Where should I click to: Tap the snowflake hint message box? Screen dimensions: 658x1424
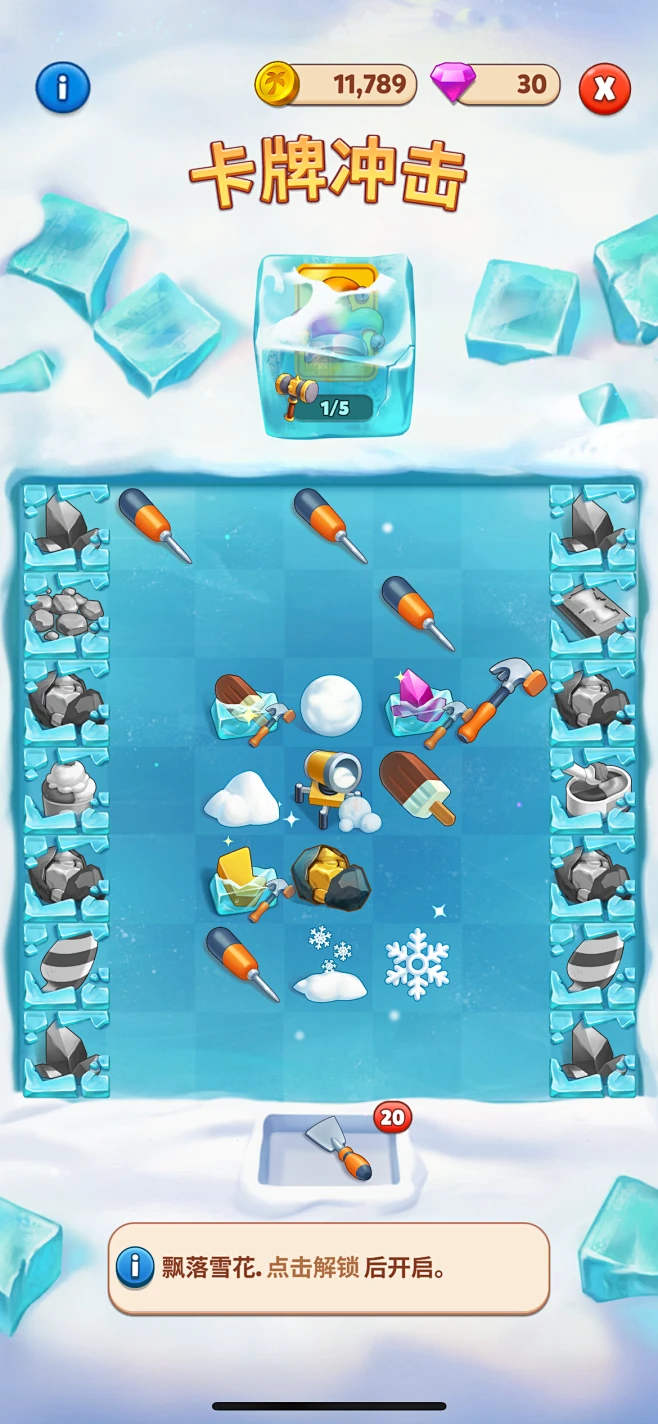[329, 1268]
